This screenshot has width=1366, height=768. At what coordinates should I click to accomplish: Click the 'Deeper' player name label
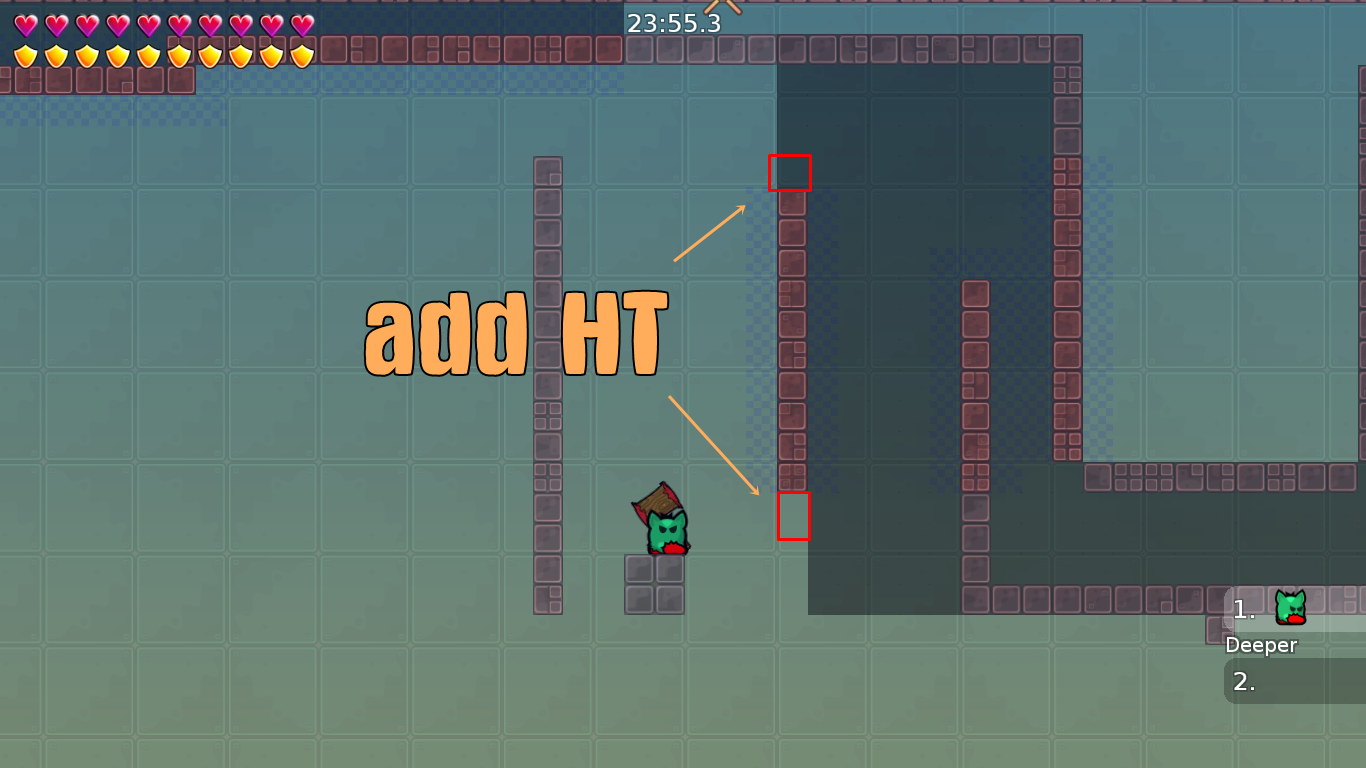1261,645
